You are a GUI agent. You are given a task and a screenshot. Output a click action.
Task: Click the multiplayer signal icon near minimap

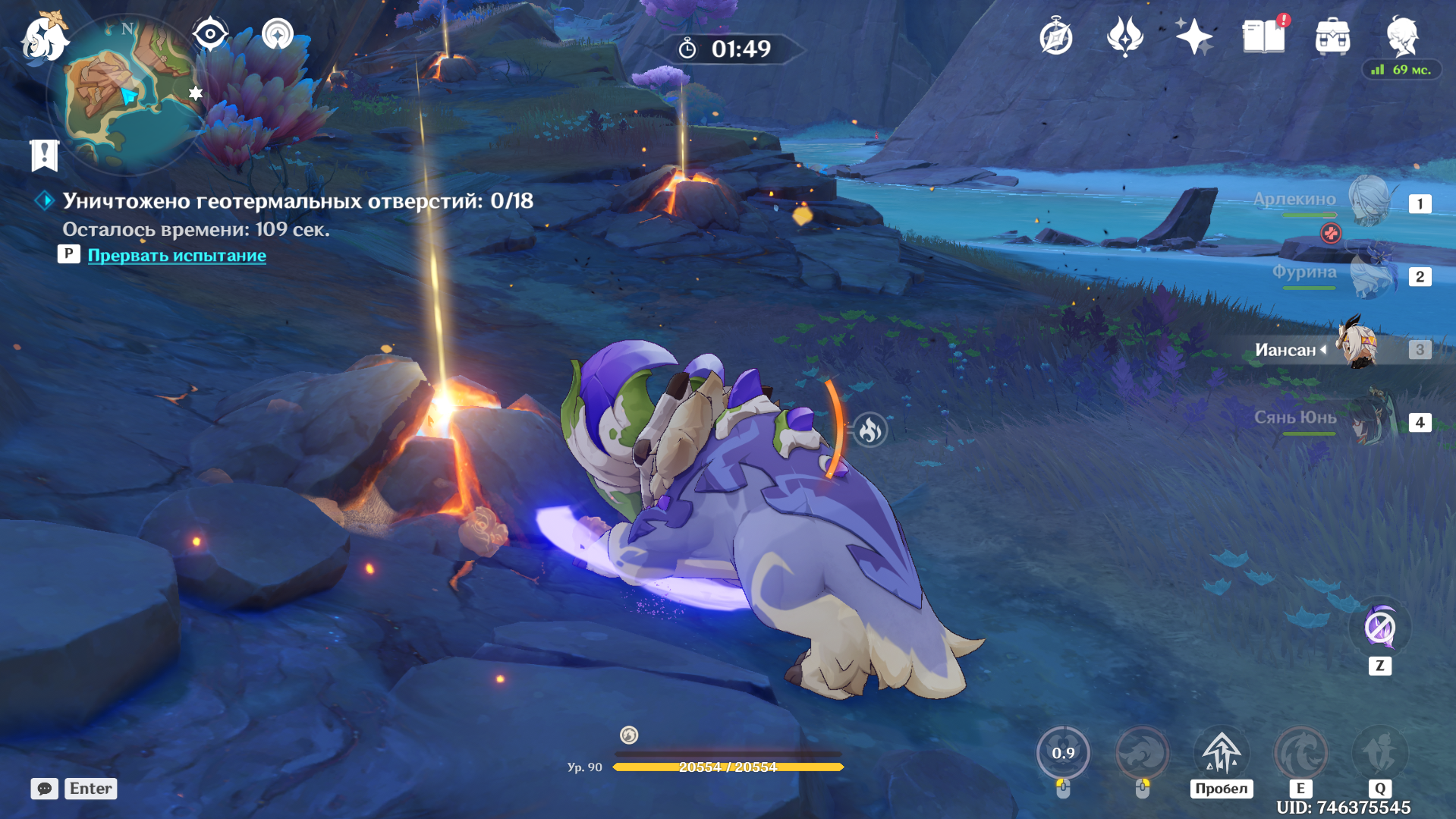pos(278,34)
